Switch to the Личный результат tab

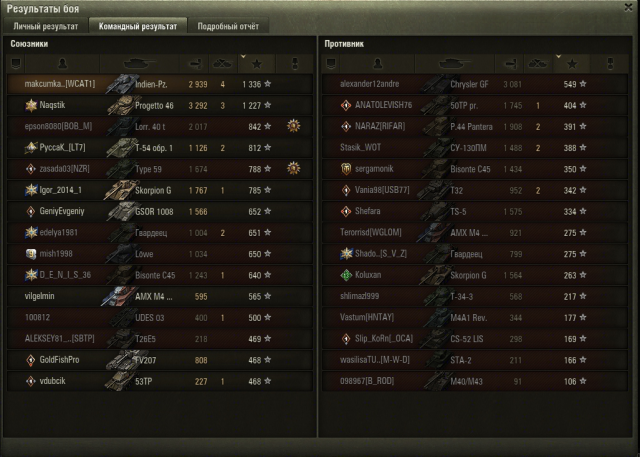[x=46, y=26]
